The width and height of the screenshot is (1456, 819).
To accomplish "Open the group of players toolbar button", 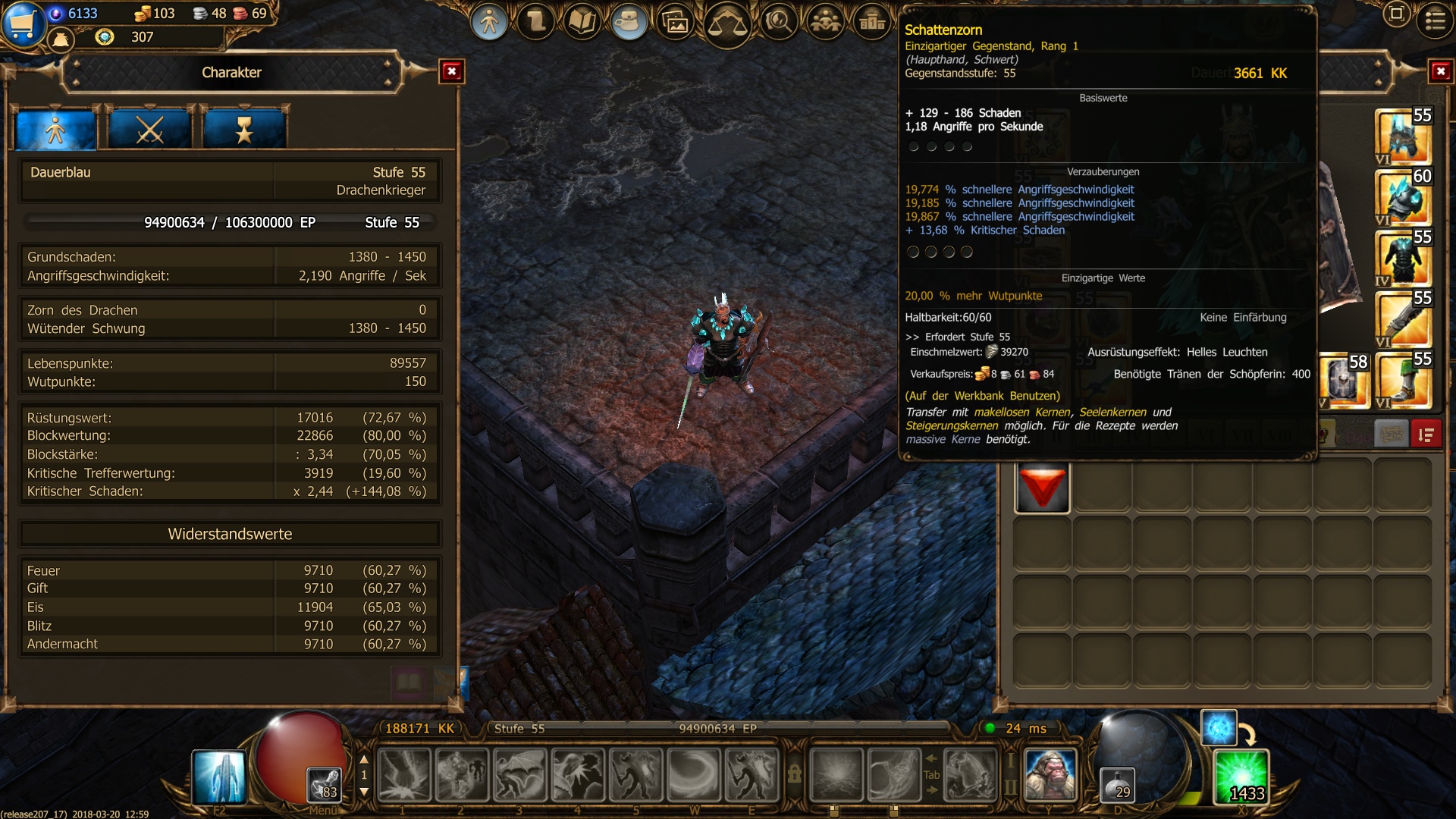I will pyautogui.click(x=825, y=23).
